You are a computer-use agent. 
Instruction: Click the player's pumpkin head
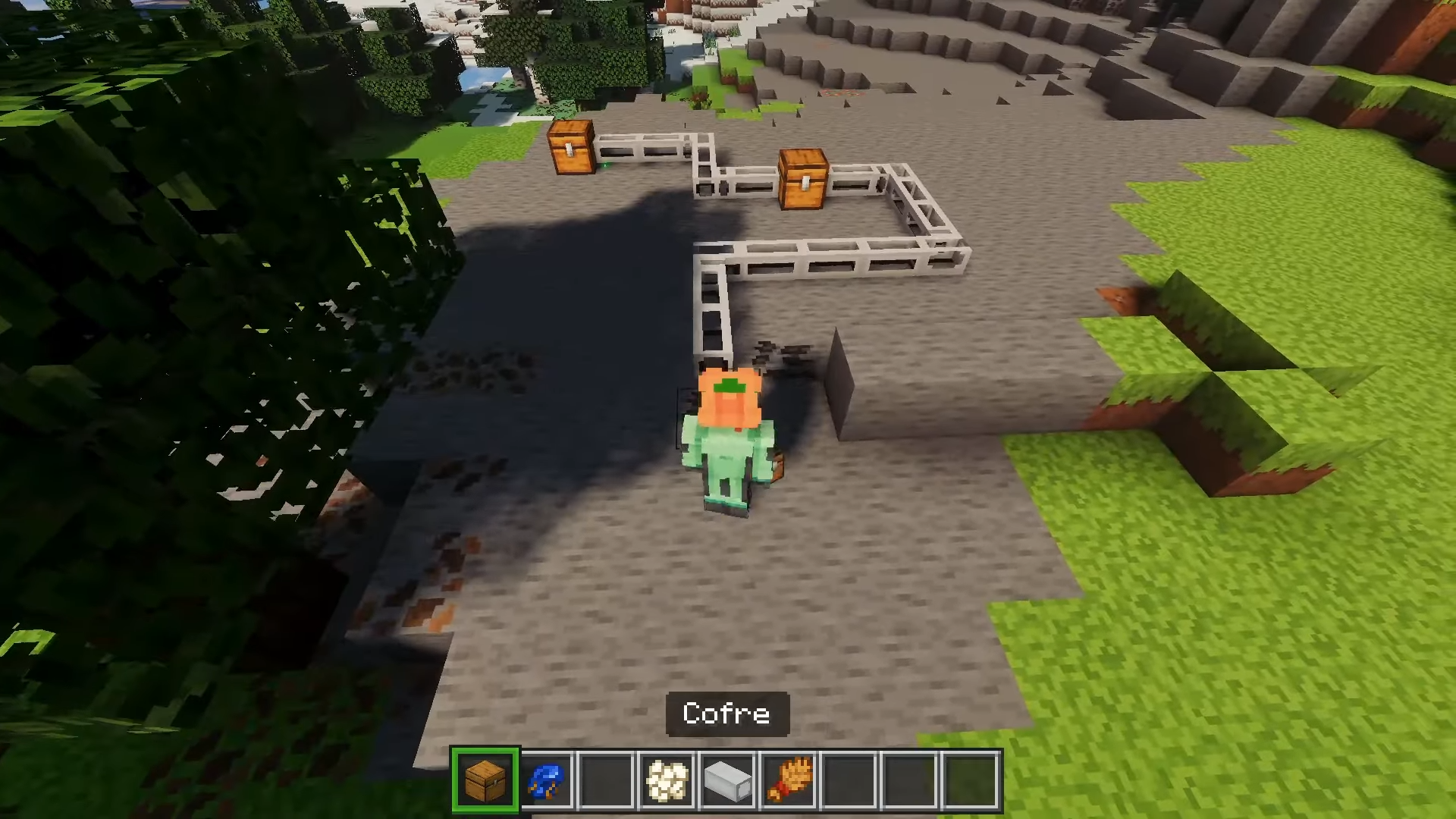point(730,398)
